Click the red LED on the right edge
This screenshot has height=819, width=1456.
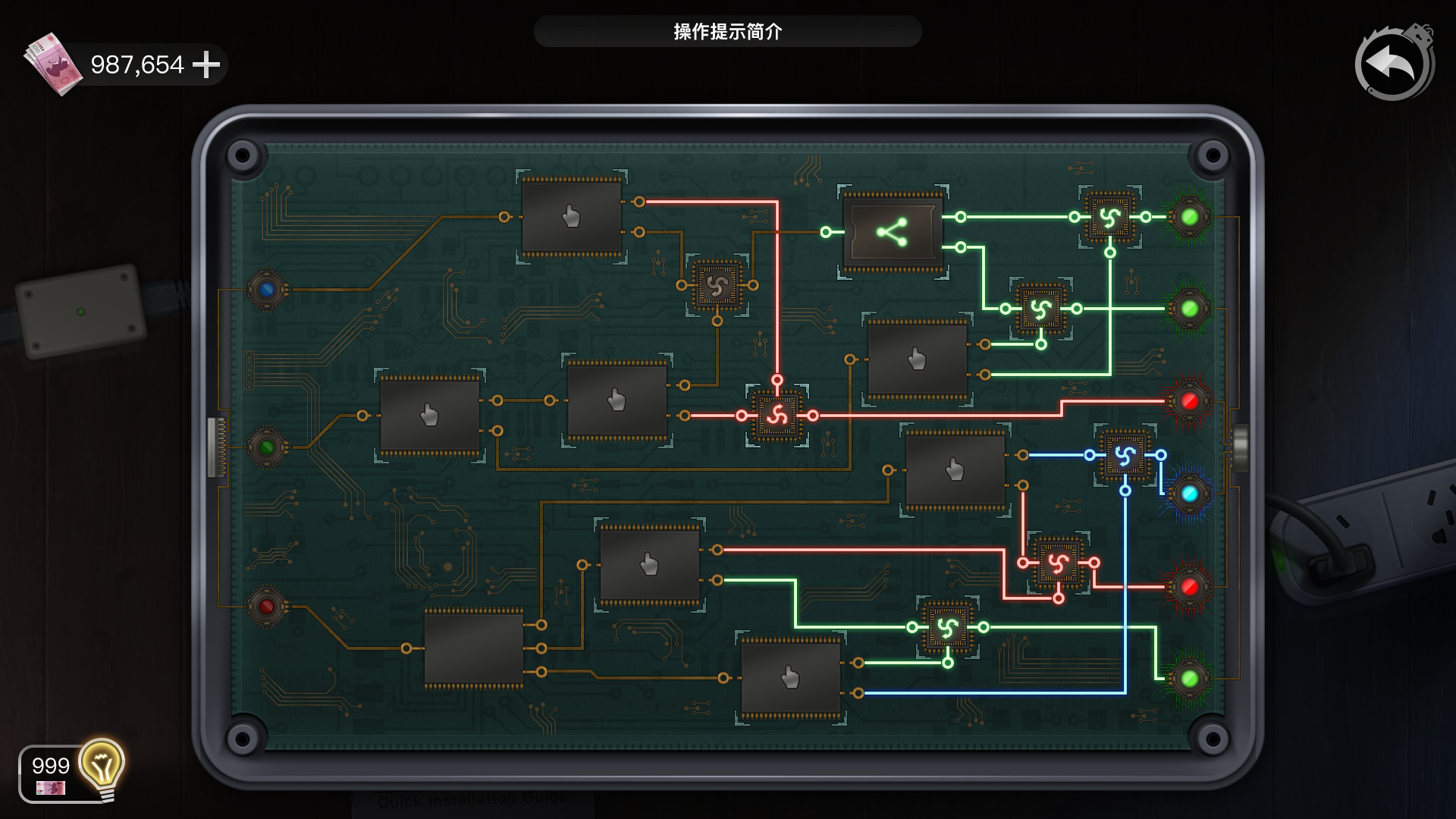1191,402
